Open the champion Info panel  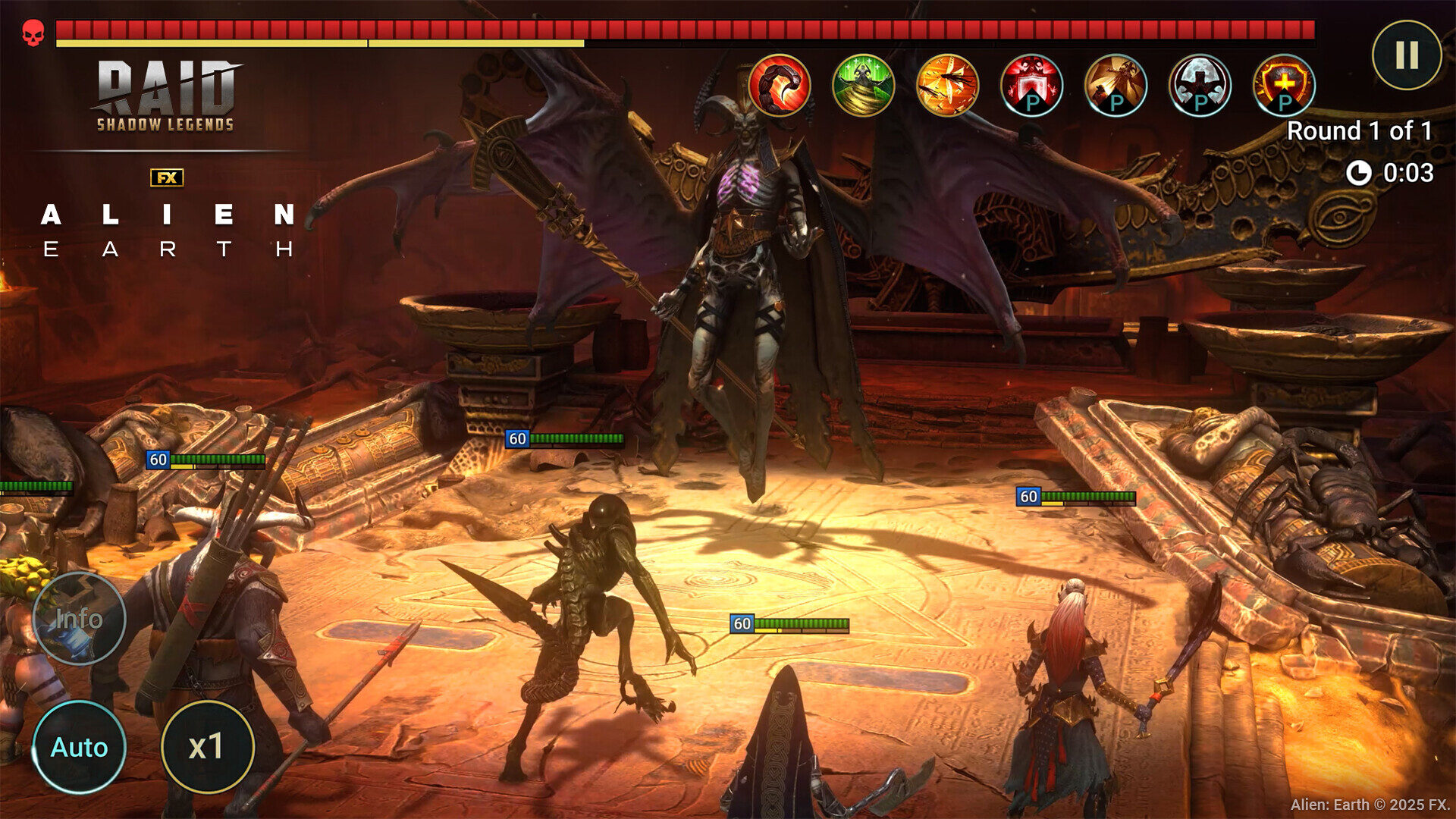80,618
